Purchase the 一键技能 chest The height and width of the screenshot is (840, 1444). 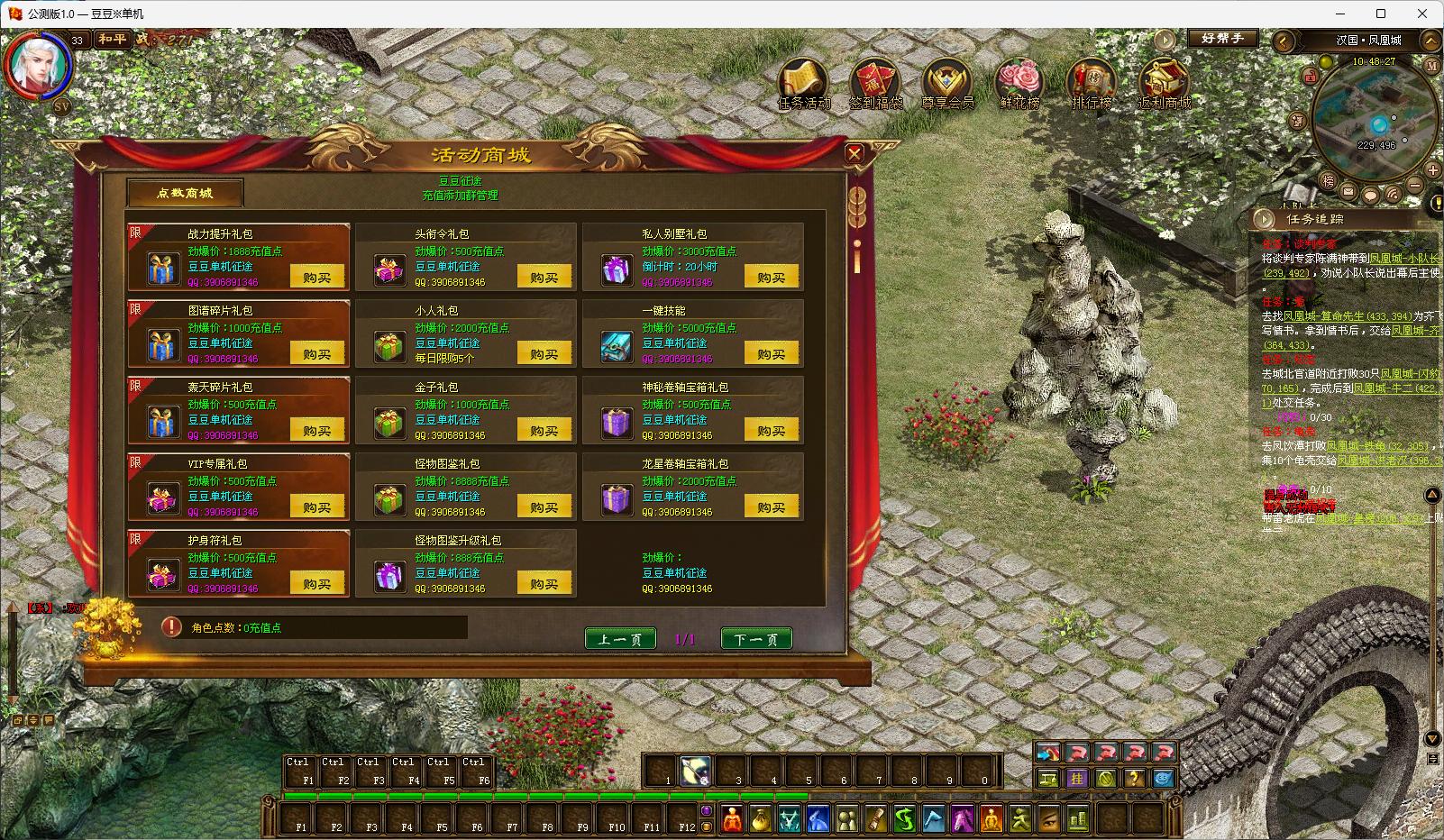tap(771, 353)
